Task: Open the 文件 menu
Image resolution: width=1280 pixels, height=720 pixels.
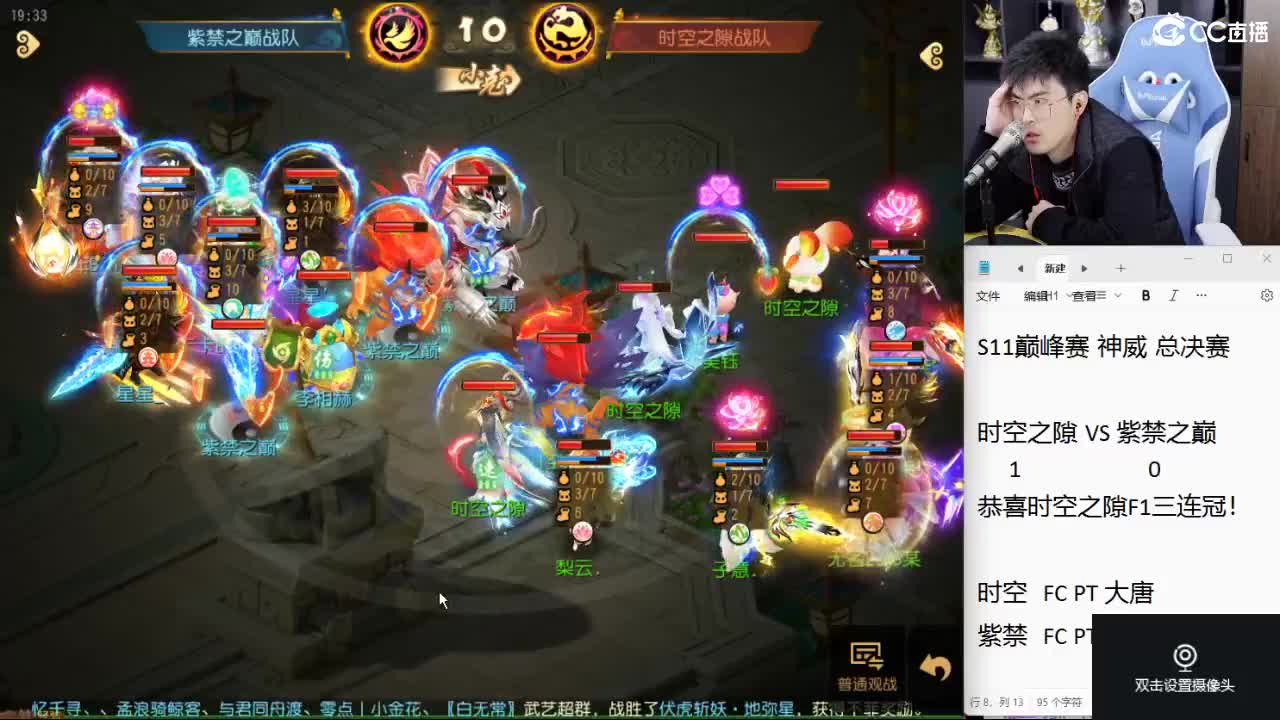Action: (988, 296)
